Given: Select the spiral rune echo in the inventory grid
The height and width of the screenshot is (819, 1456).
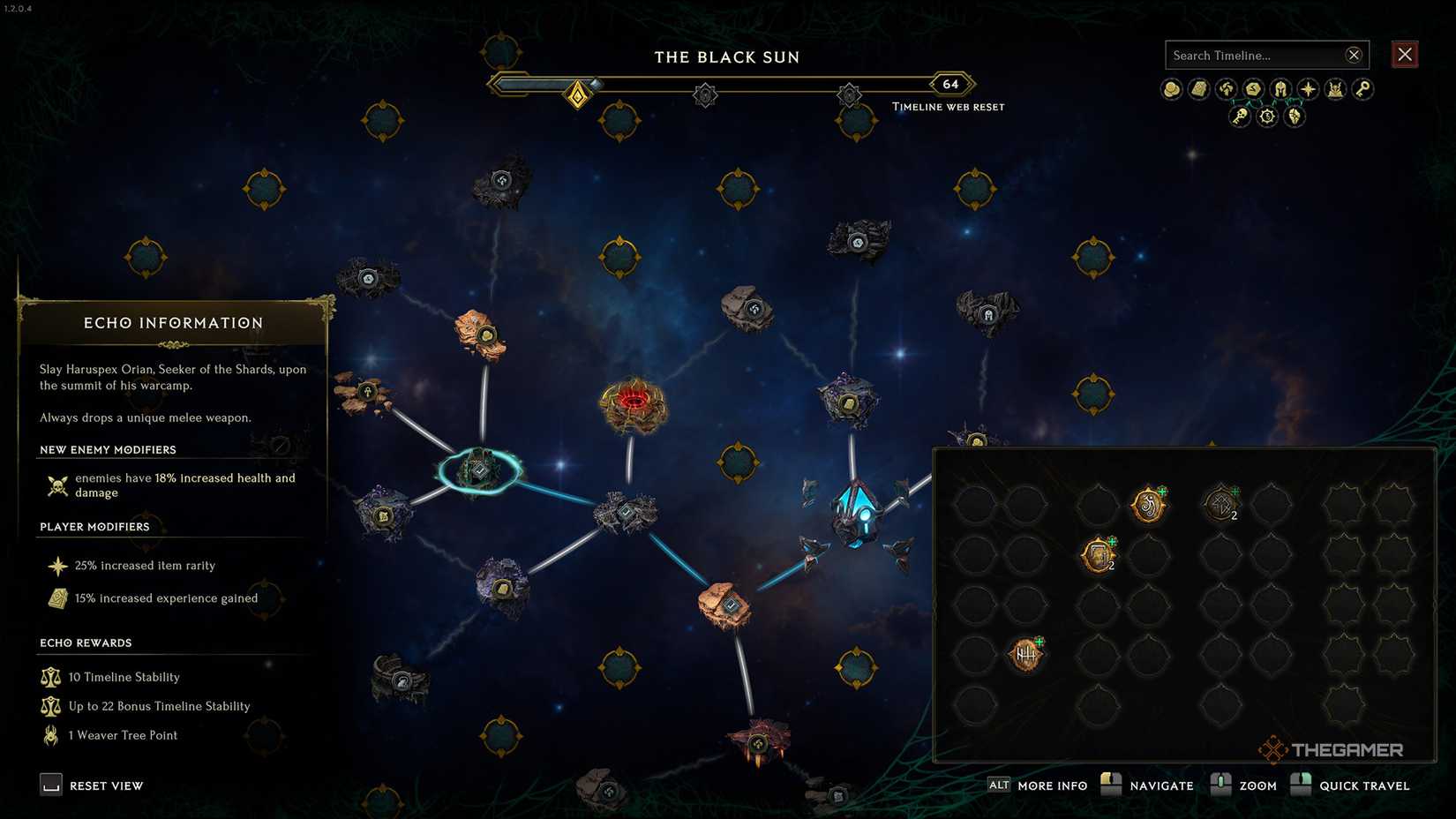Looking at the screenshot, I should pyautogui.click(x=1147, y=504).
